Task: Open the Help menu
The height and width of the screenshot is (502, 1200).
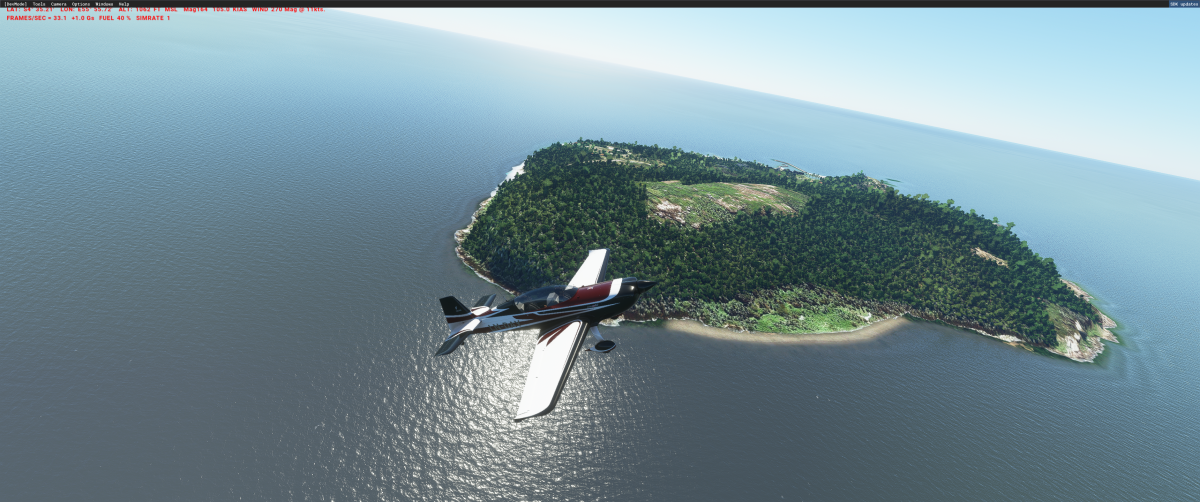Action: click(x=124, y=4)
